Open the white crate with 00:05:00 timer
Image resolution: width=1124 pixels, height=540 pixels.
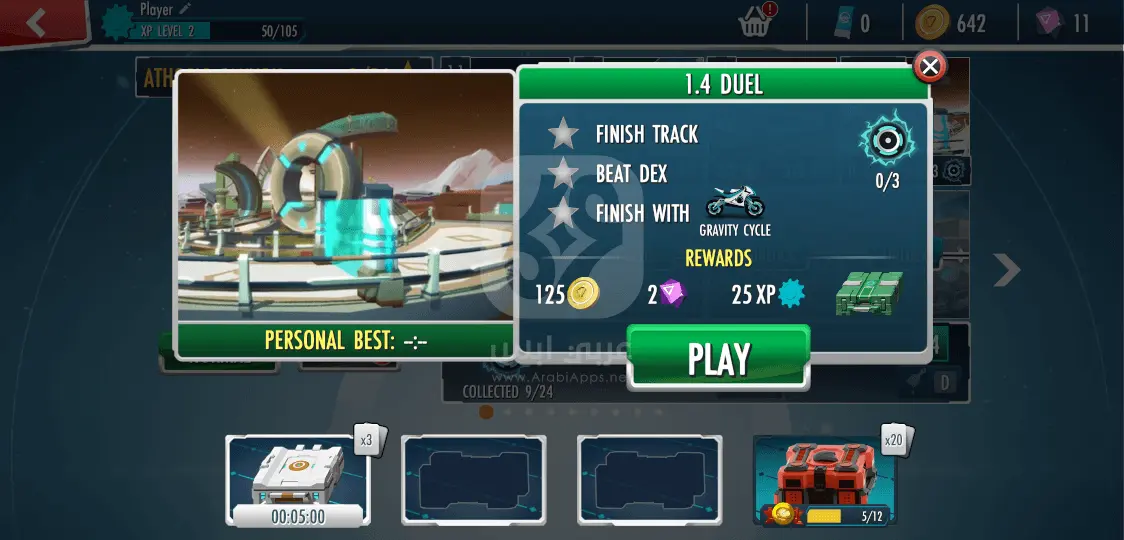click(x=298, y=478)
